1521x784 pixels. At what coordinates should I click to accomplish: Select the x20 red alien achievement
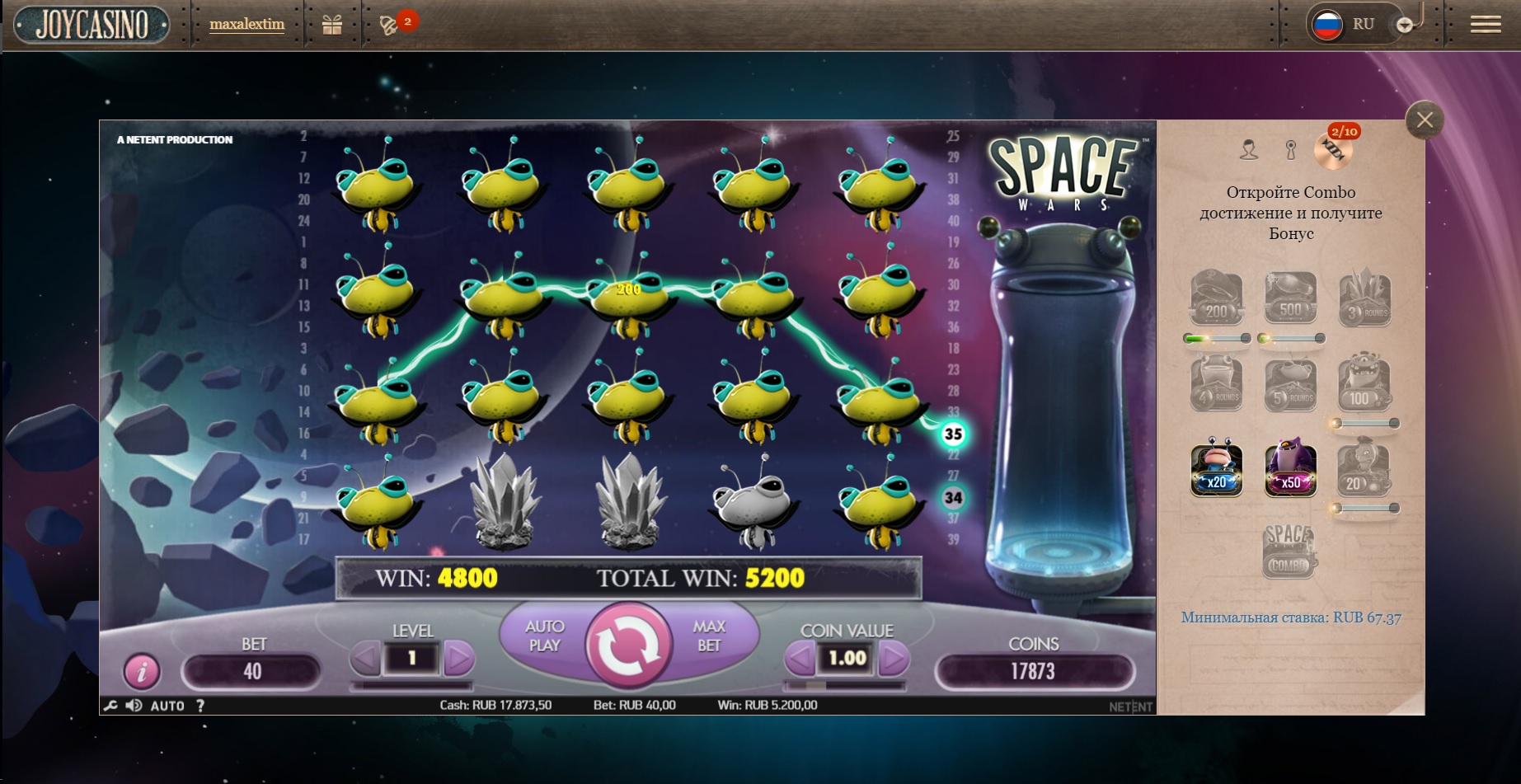tap(1216, 468)
